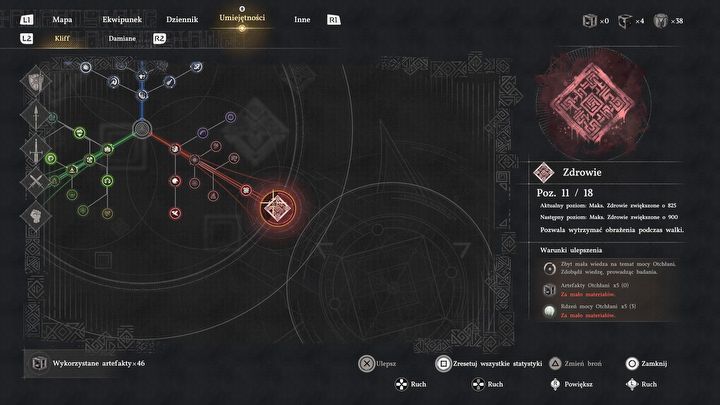
Task: Select the Umiejętności tab
Action: 242,19
